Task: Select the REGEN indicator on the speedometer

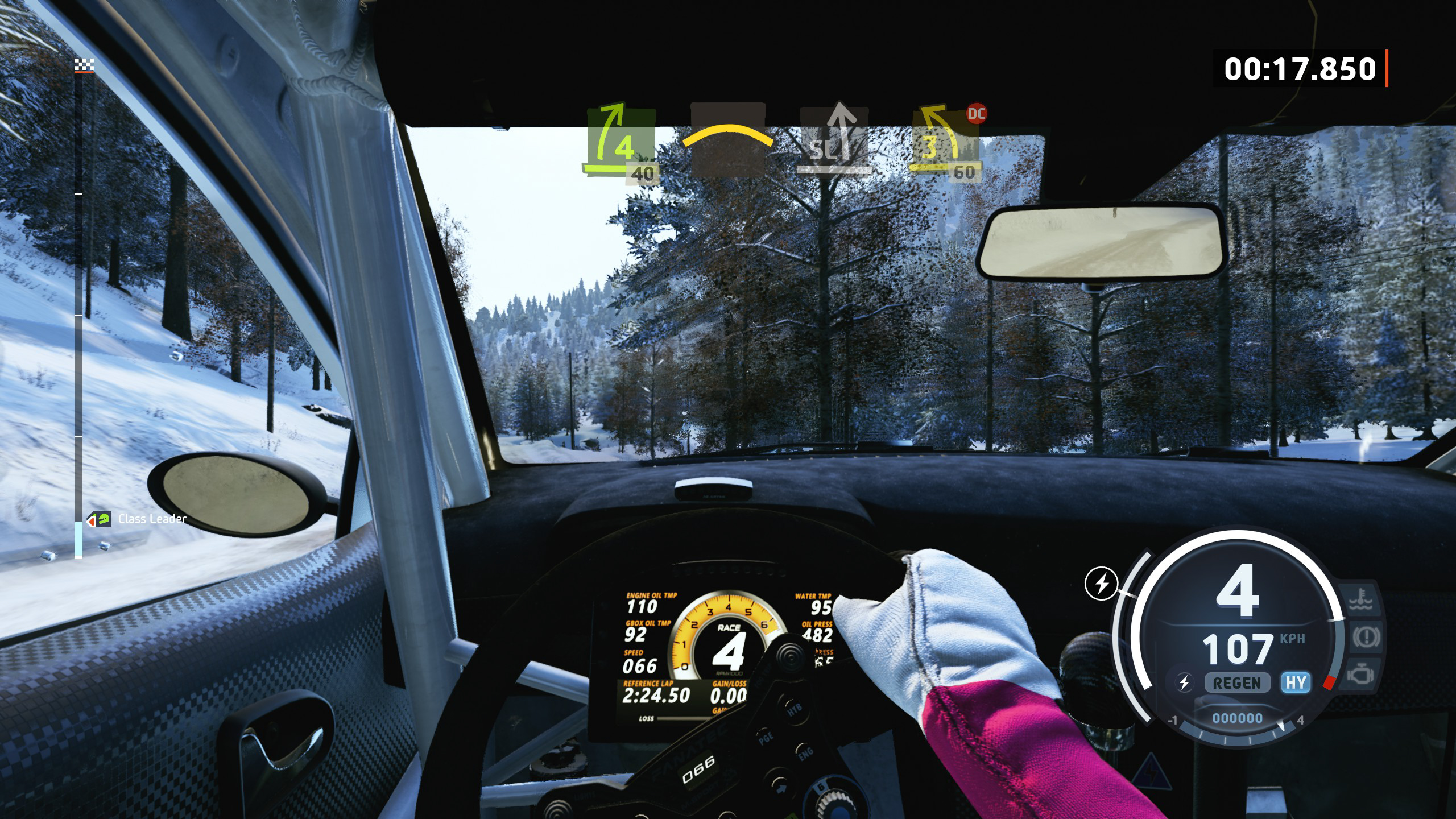Action: tap(1237, 682)
